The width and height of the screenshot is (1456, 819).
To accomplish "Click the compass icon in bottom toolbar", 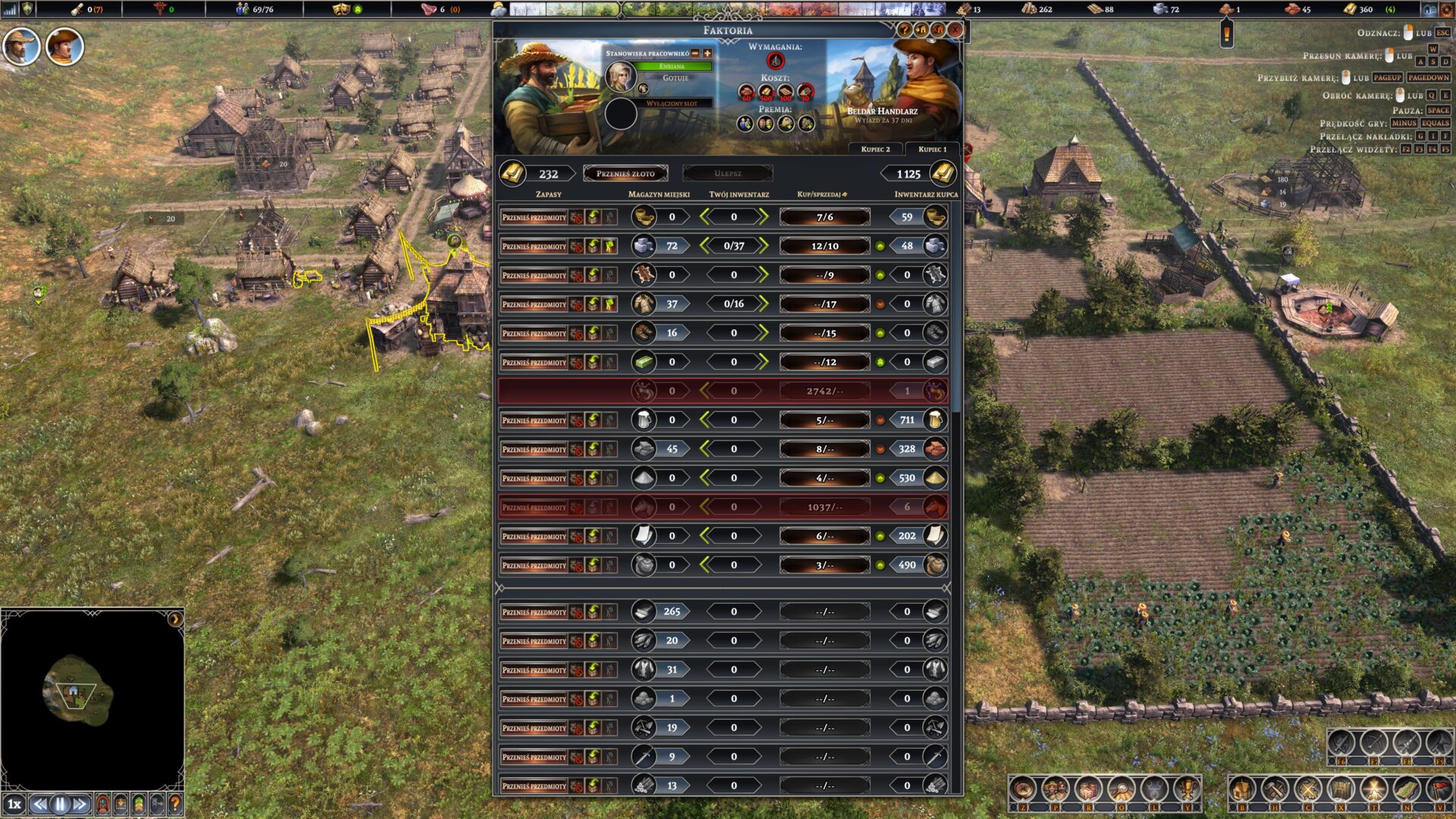I will pyautogui.click(x=1023, y=789).
